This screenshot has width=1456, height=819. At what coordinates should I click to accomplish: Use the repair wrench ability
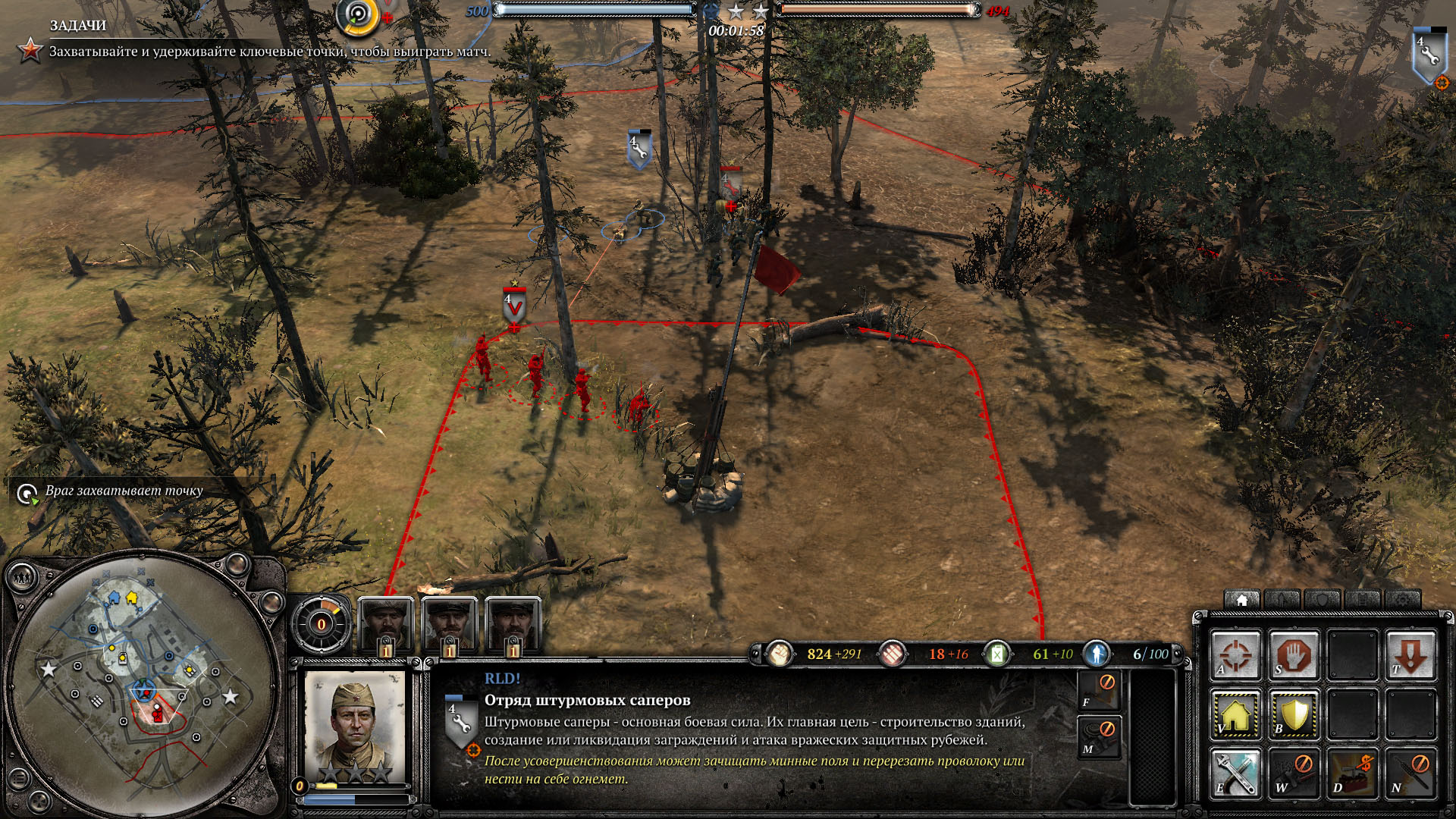1235,773
